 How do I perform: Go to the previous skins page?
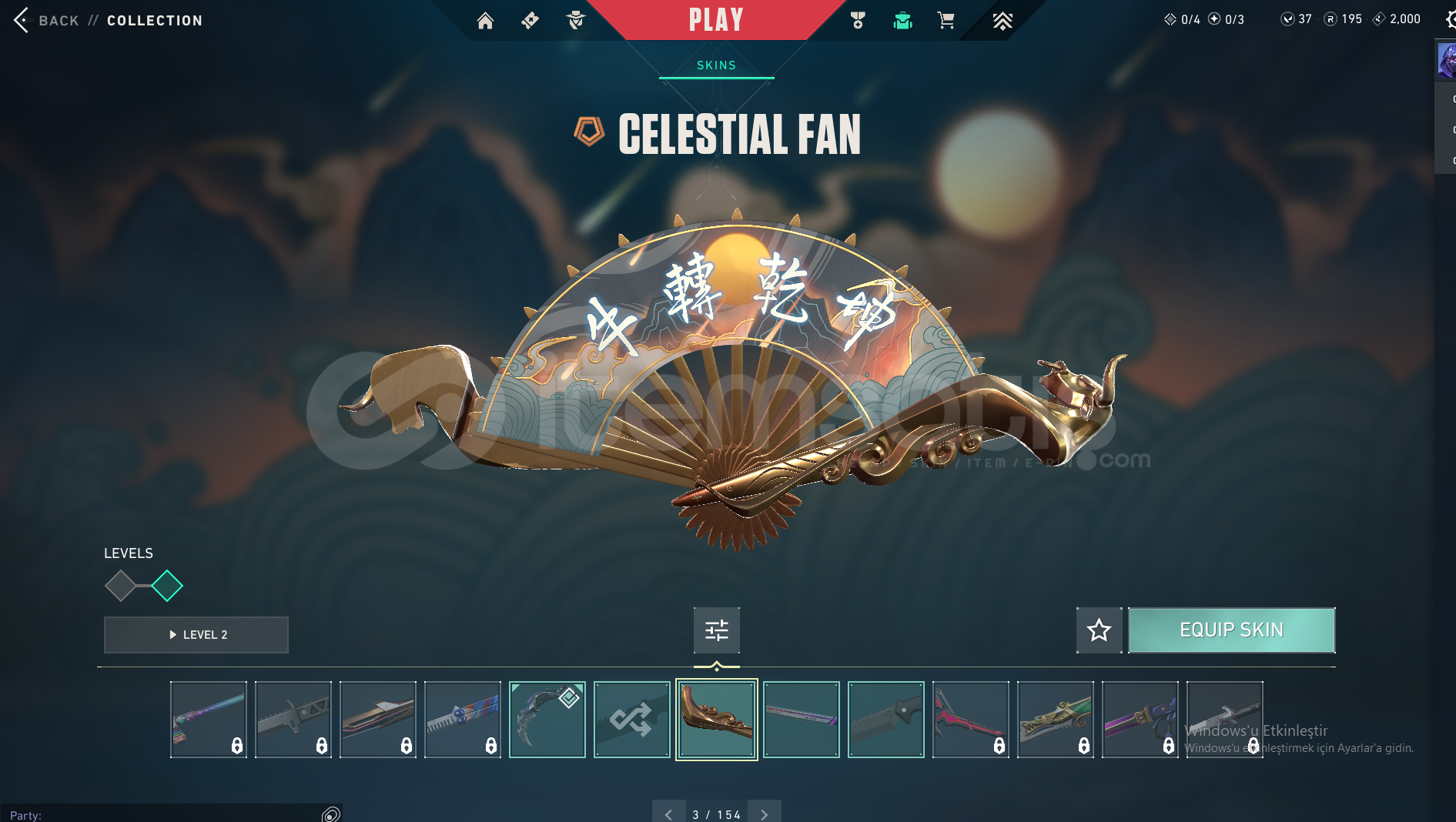click(668, 814)
